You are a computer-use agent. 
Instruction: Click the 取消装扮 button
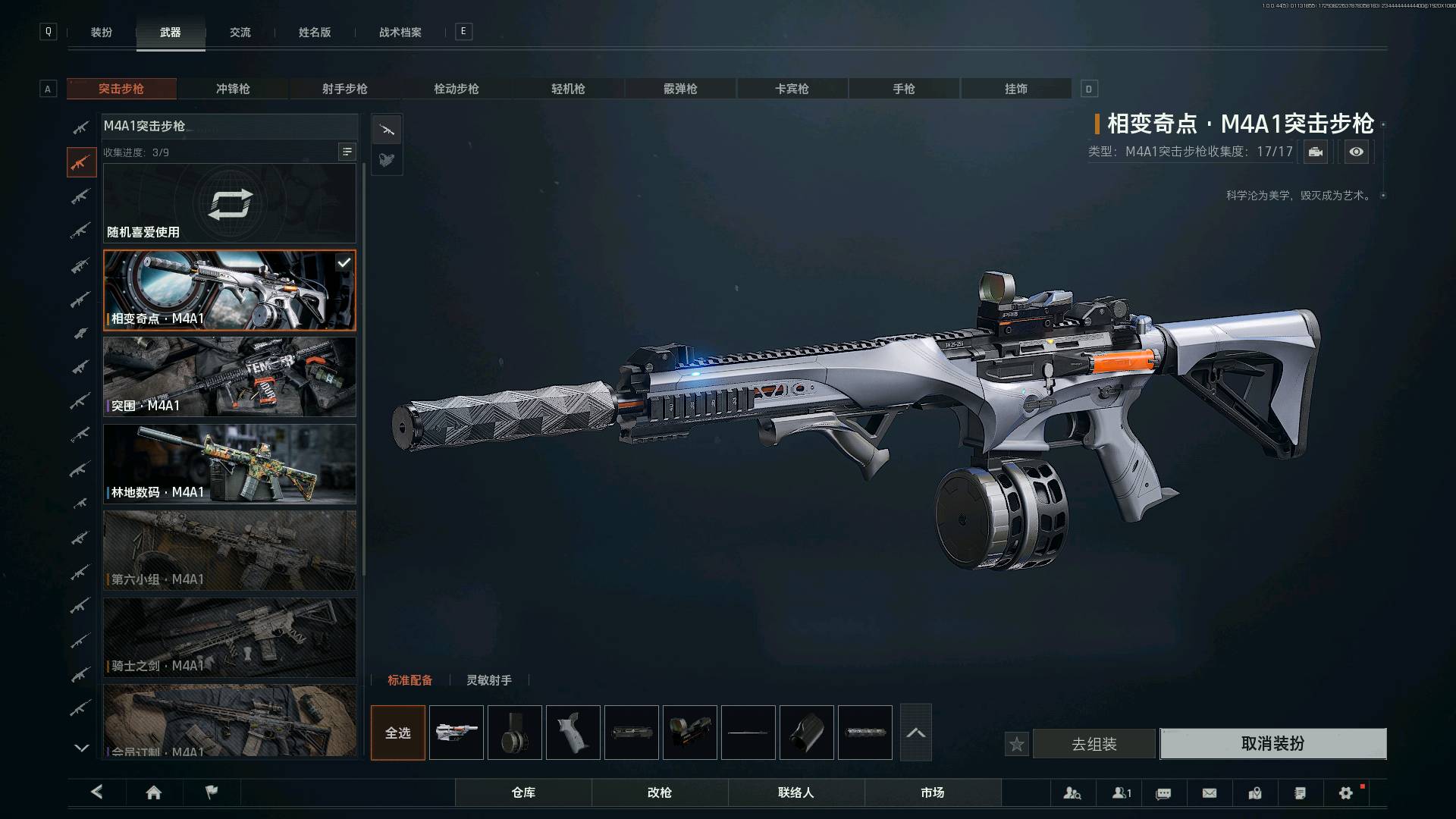point(1272,744)
